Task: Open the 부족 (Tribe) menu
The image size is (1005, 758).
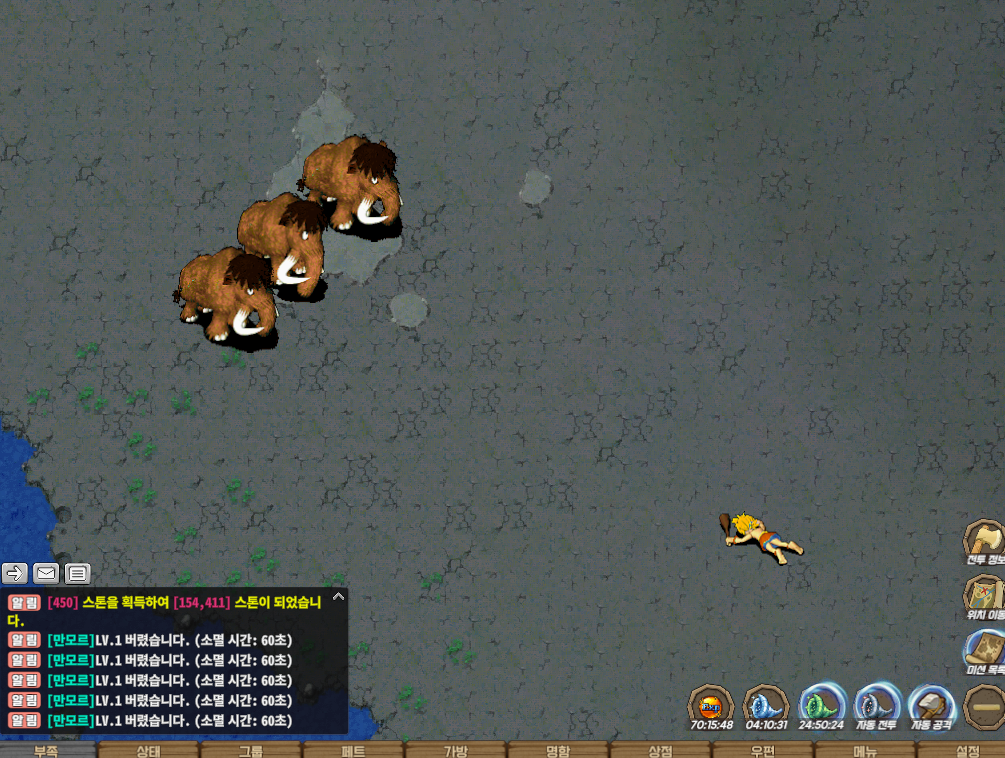Action: 47,750
